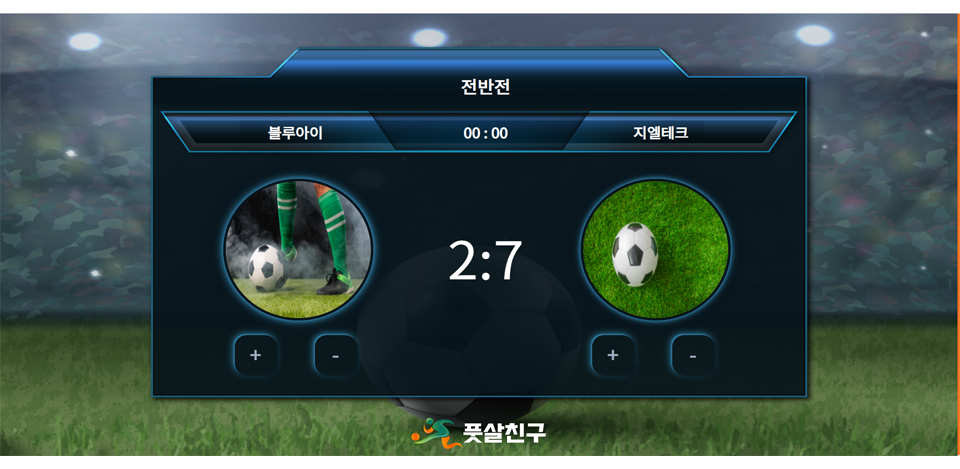Subtract a goal from 지엘테크 team
This screenshot has height=469, width=960.
pyautogui.click(x=693, y=355)
